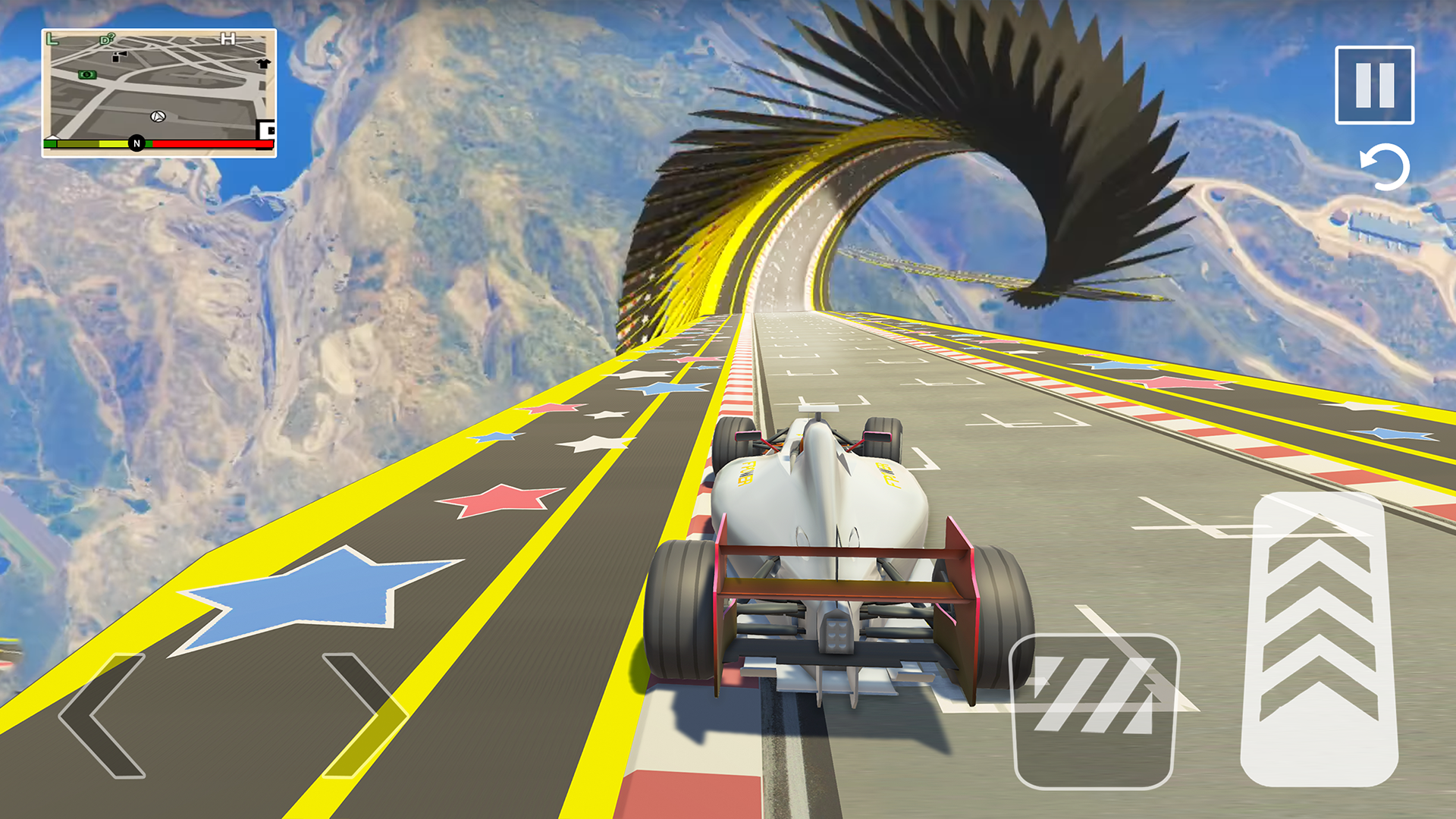Tap the clothing shop blip on the minimap
Screen dimensions: 1456x819
coord(264,64)
